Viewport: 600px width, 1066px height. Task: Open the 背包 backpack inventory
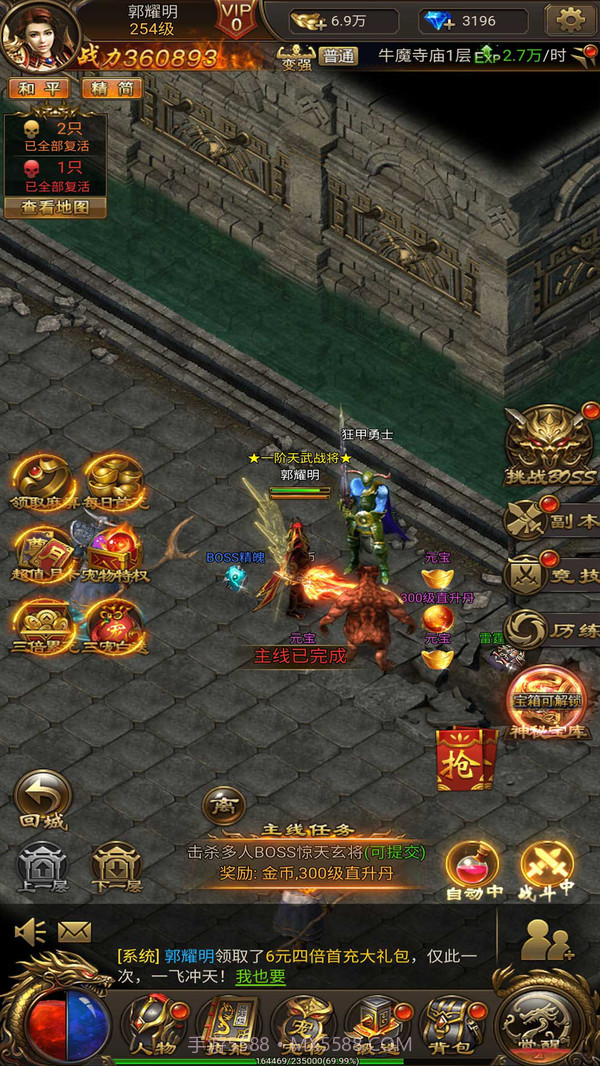pos(449,1022)
